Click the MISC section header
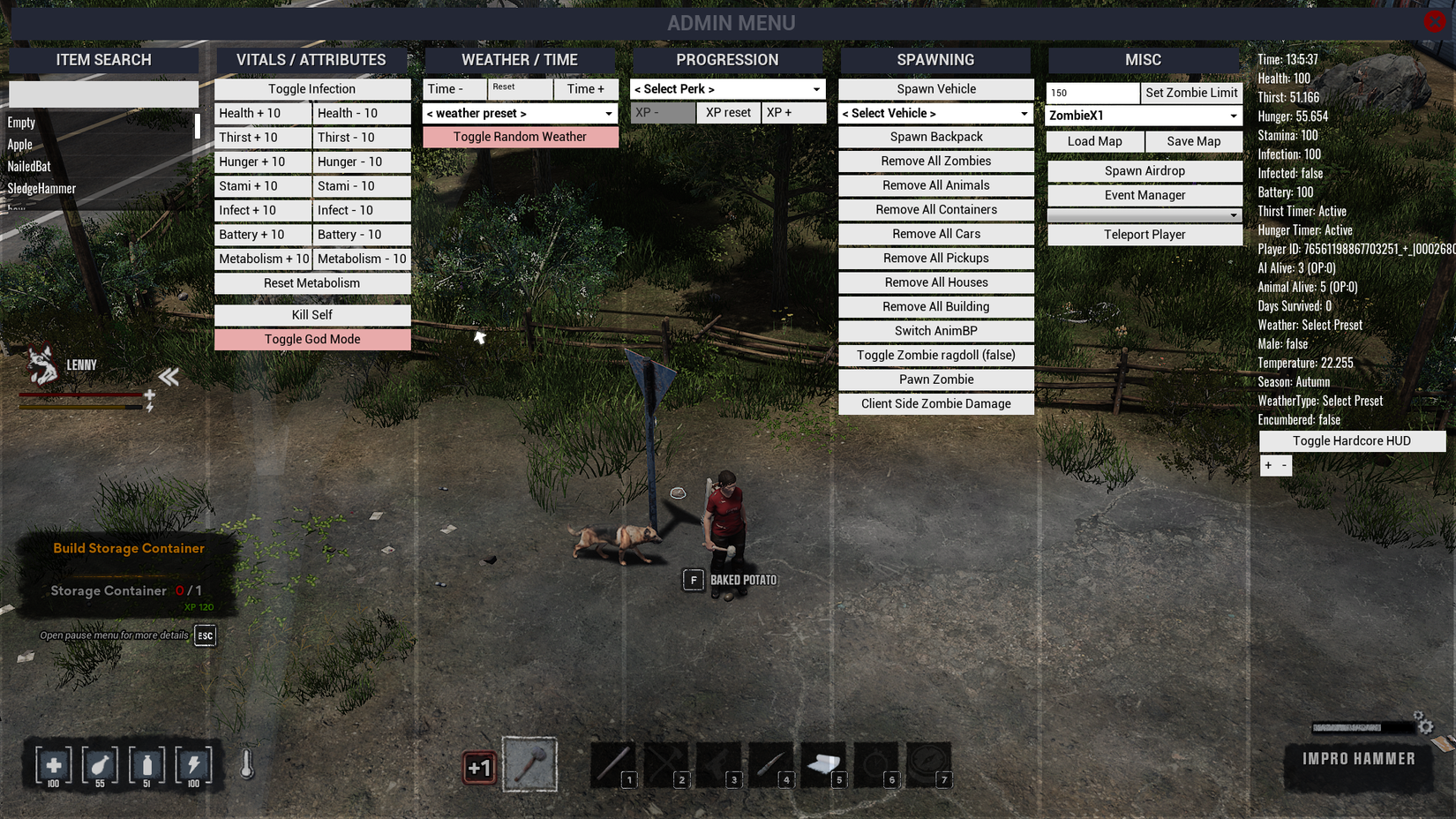 click(1144, 59)
